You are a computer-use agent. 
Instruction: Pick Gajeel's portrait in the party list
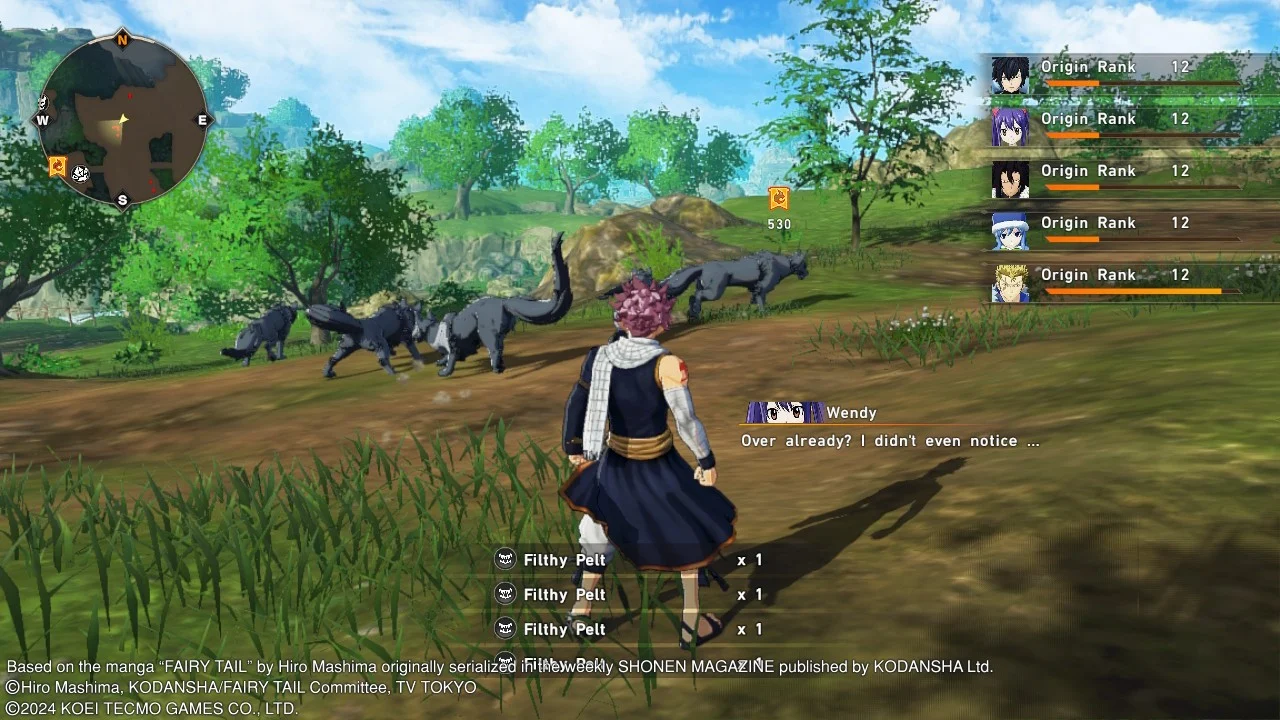coord(1010,180)
